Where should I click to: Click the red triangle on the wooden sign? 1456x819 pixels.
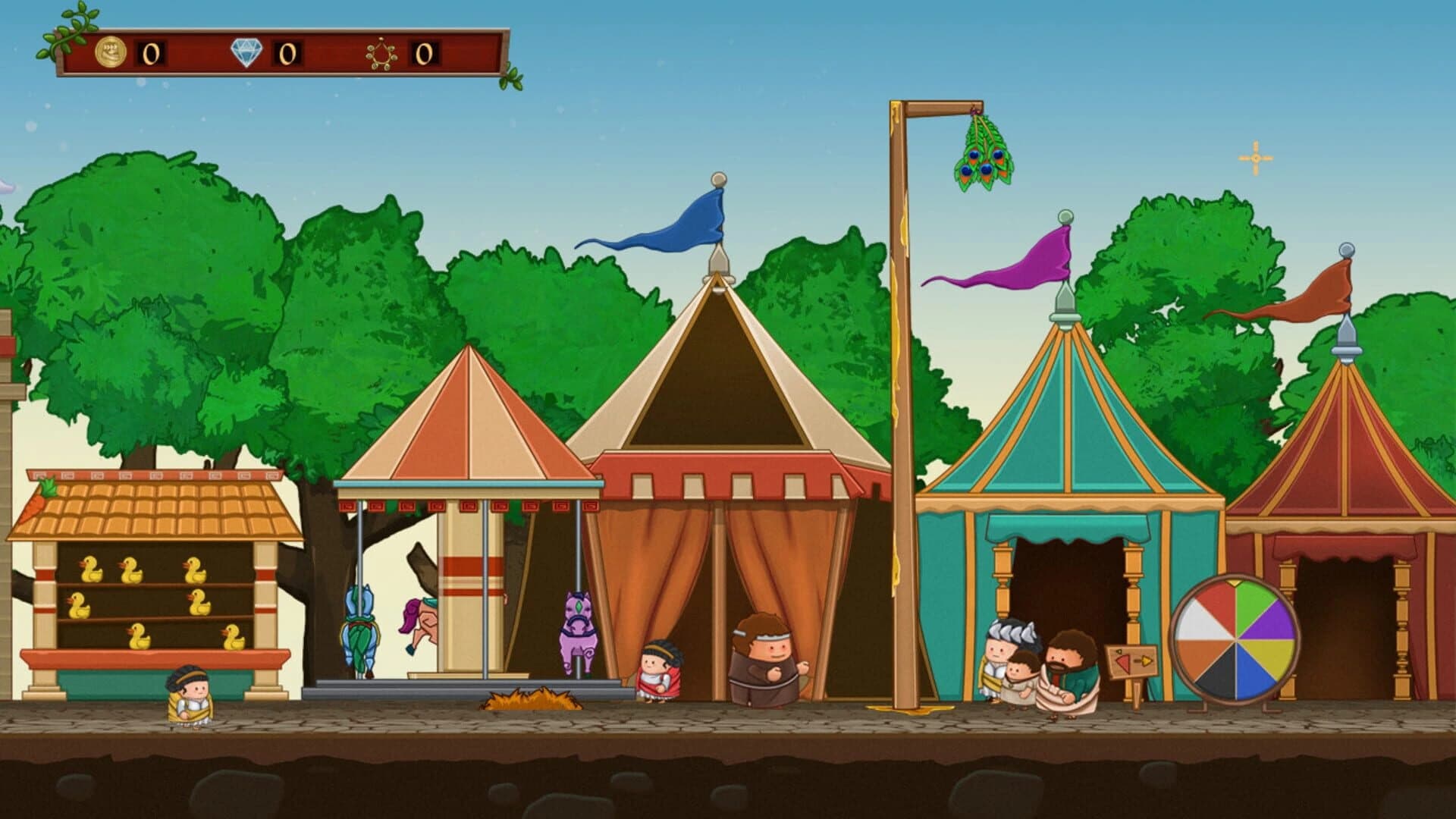[x=1122, y=661]
